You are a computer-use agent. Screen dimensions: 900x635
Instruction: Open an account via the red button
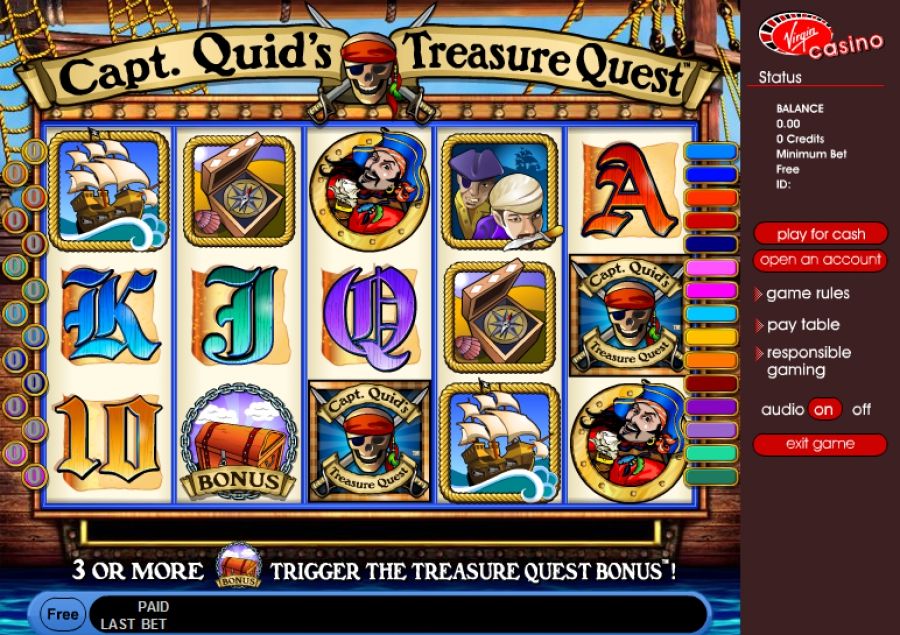click(x=820, y=260)
